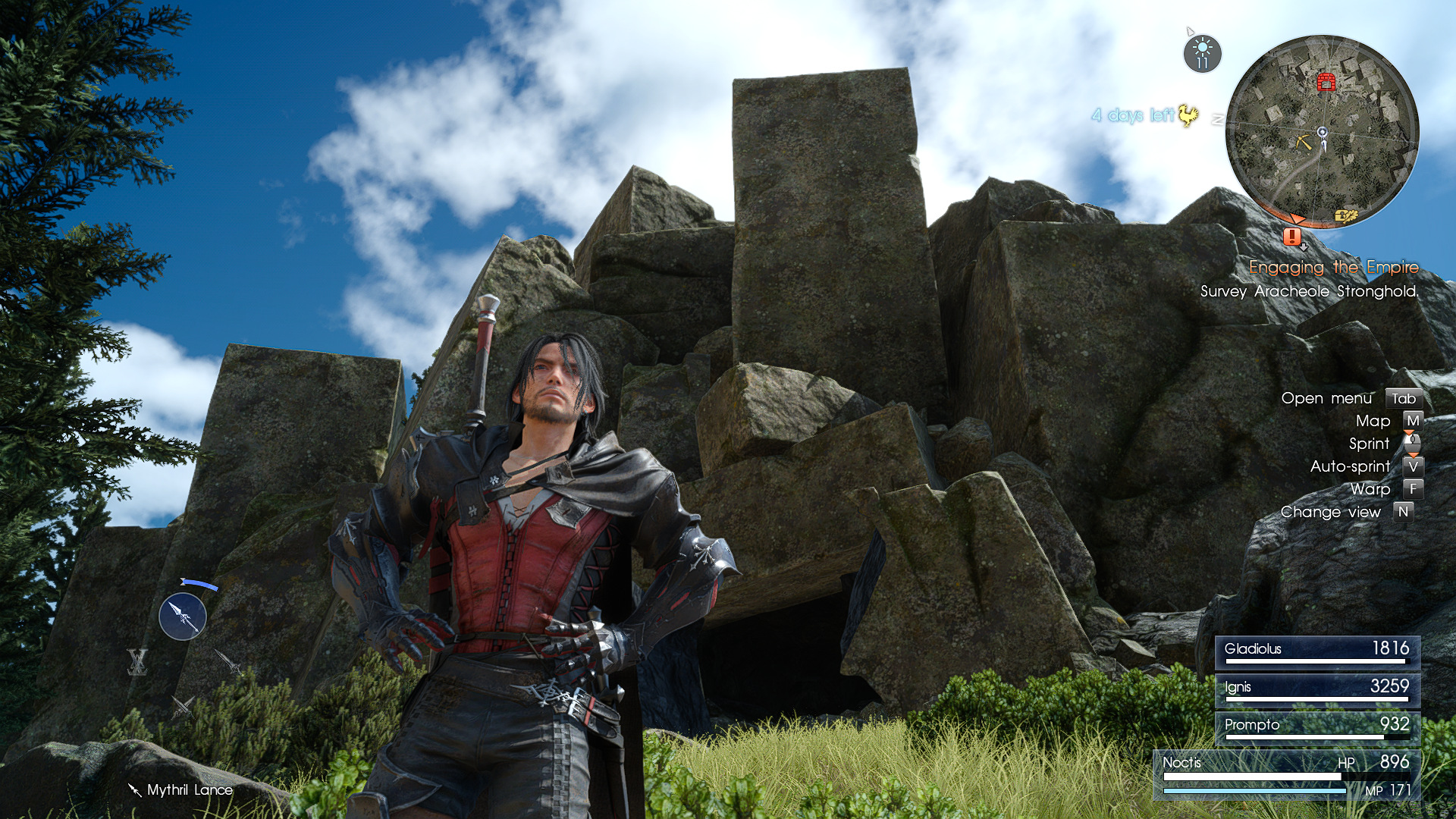Select Ignis in the party list
This screenshot has height=819, width=1456.
coord(1317,689)
